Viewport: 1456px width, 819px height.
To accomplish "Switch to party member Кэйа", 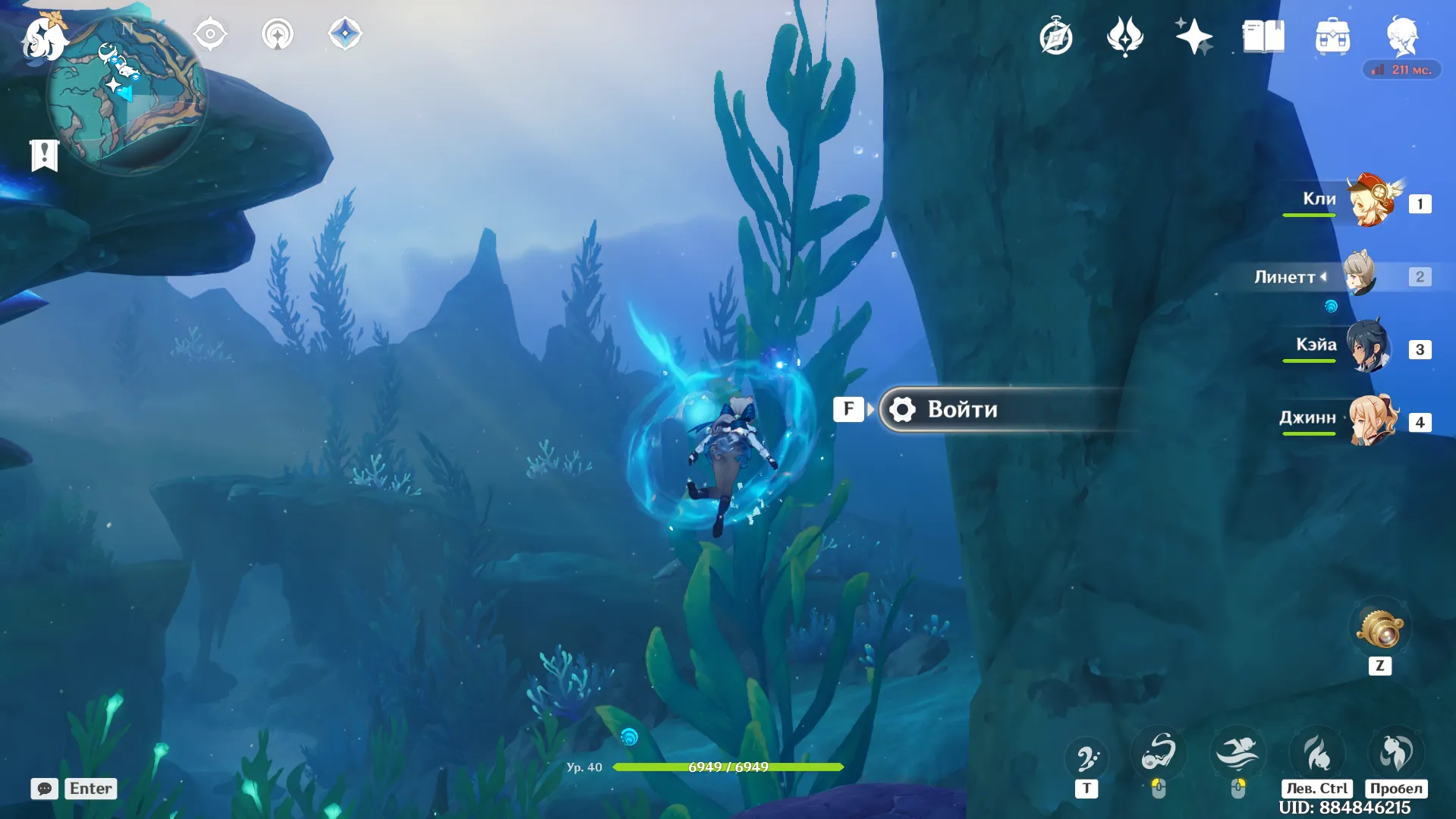I will coord(1368,348).
